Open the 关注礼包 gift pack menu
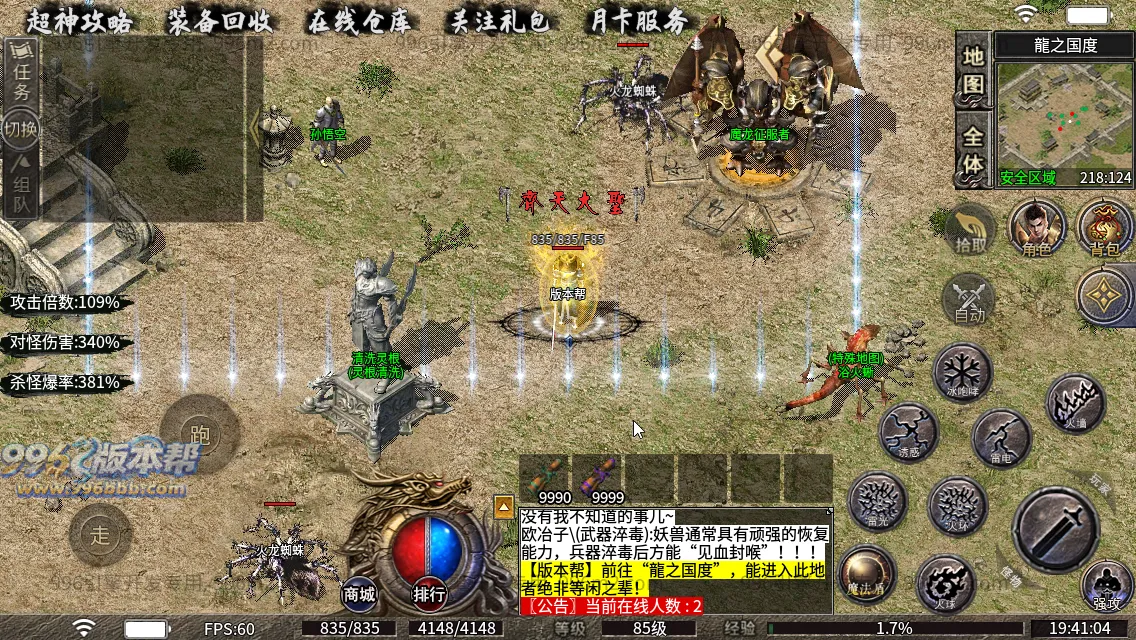Viewport: 1136px width, 640px height. pyautogui.click(x=499, y=20)
